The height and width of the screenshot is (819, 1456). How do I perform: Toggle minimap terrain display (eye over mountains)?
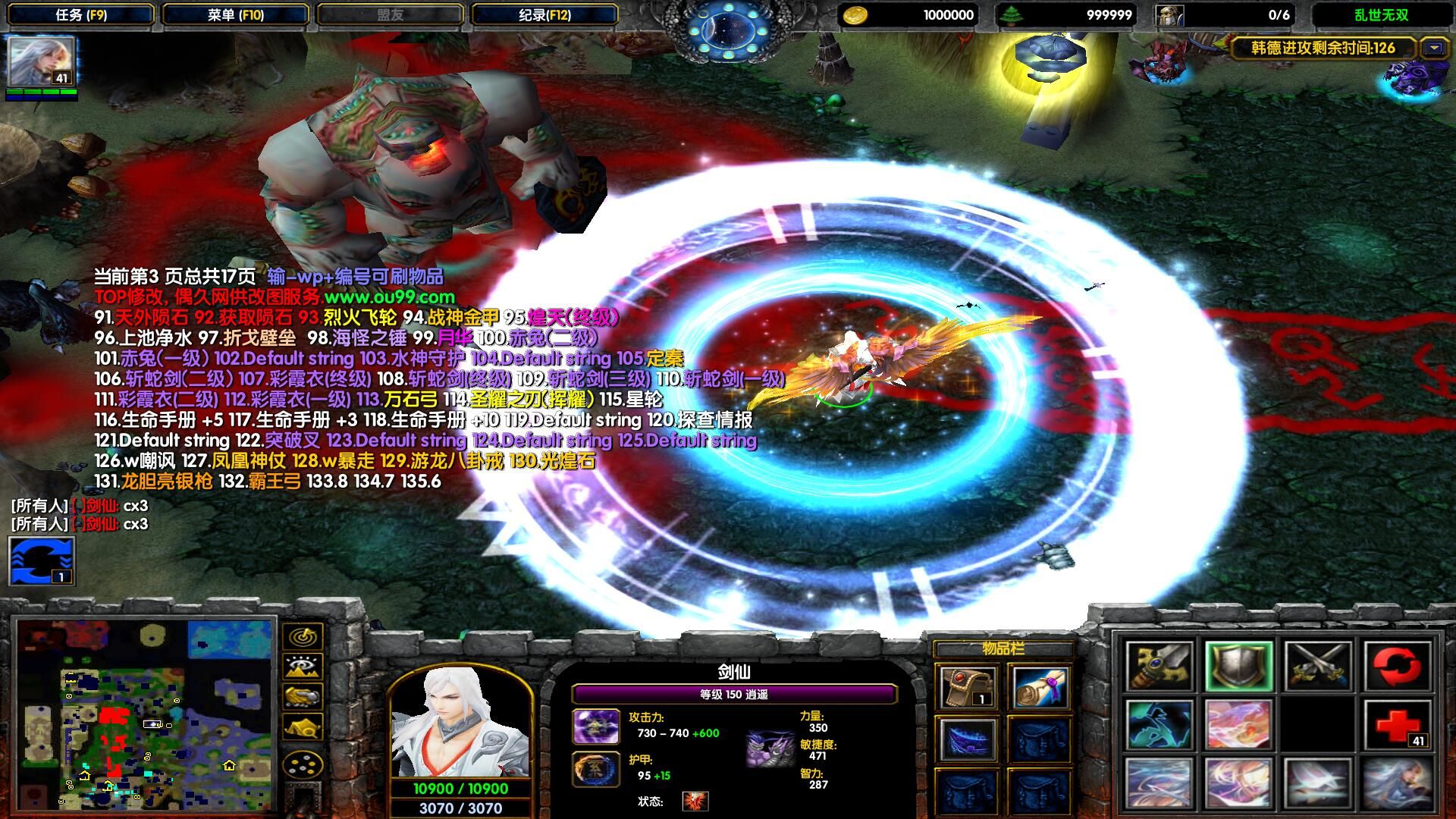click(303, 667)
